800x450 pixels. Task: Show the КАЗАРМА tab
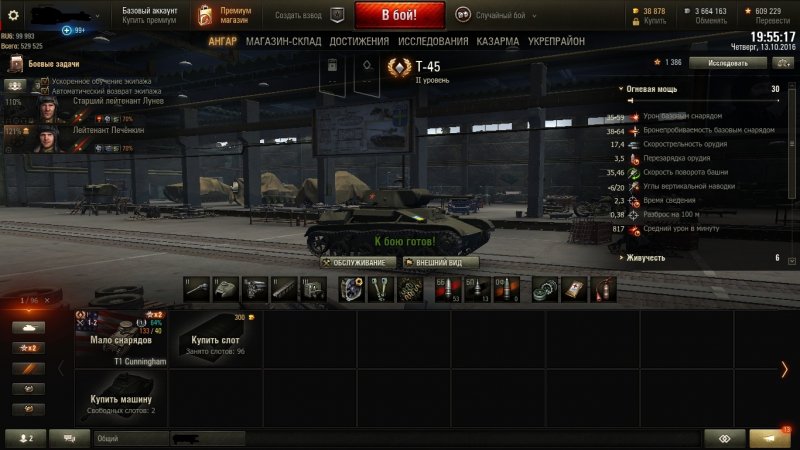497,42
